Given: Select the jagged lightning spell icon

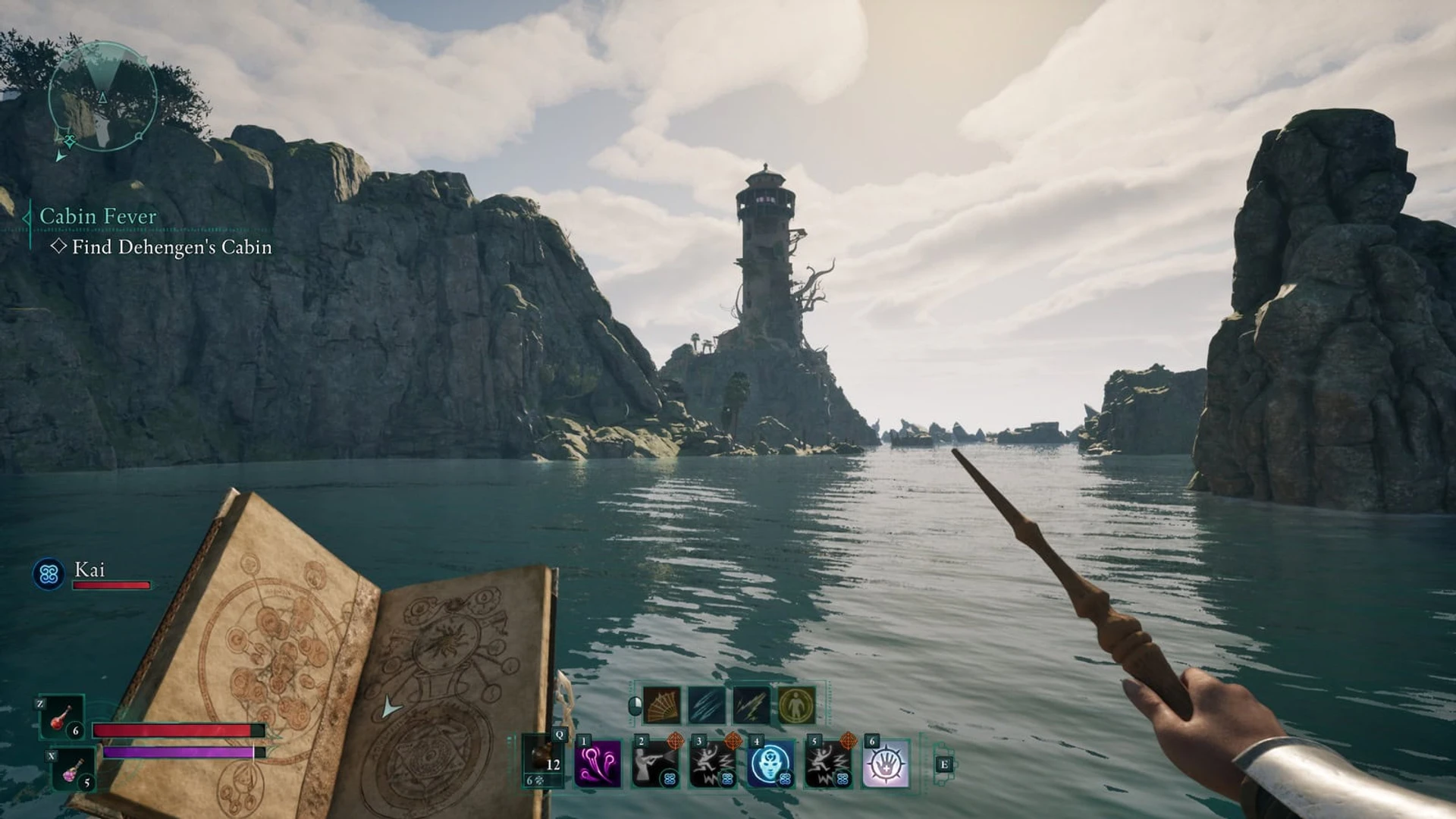Looking at the screenshot, I should coord(752,705).
